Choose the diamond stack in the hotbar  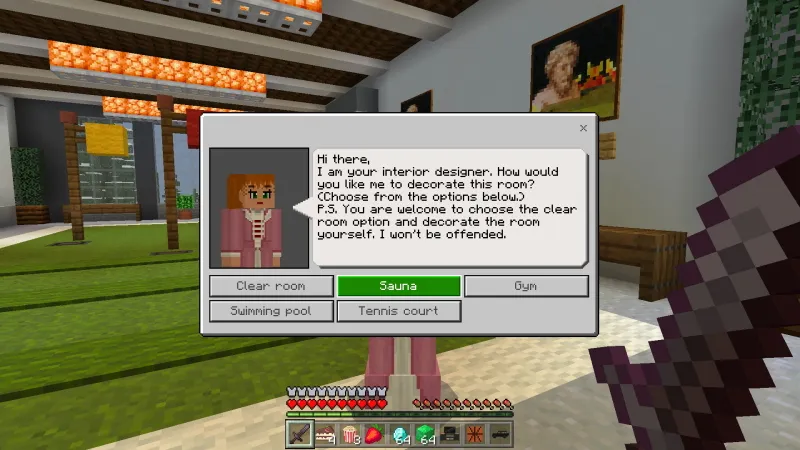[x=400, y=434]
